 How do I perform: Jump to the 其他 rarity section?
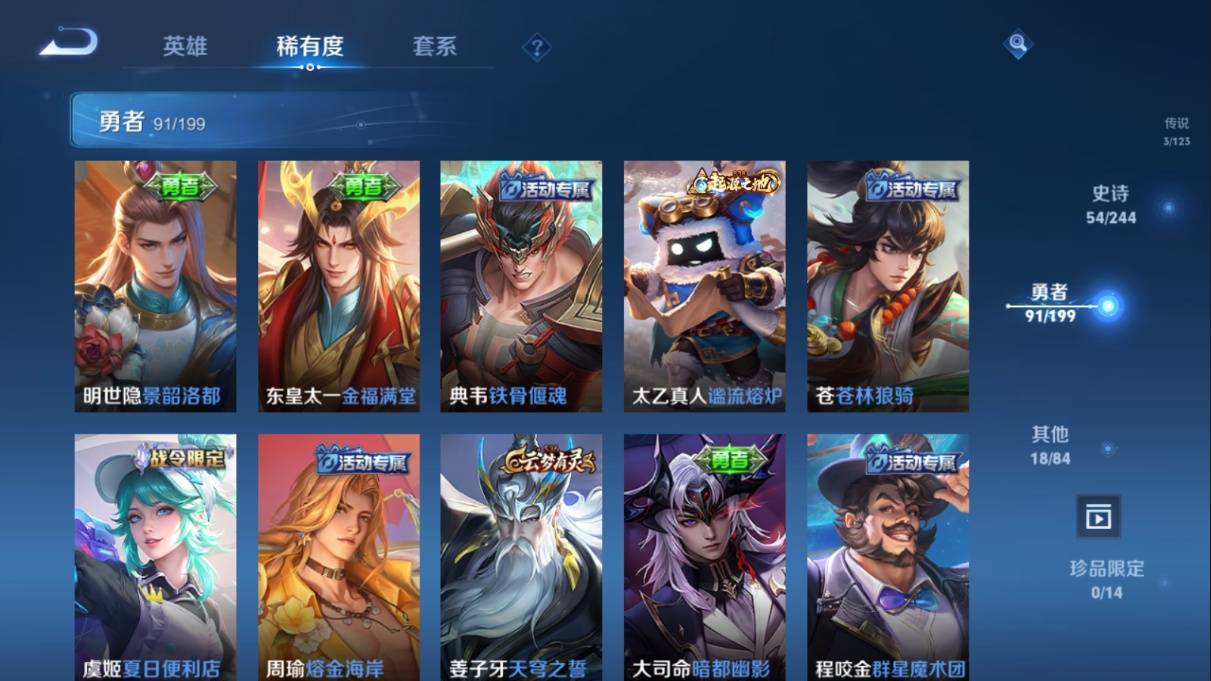pos(1050,445)
